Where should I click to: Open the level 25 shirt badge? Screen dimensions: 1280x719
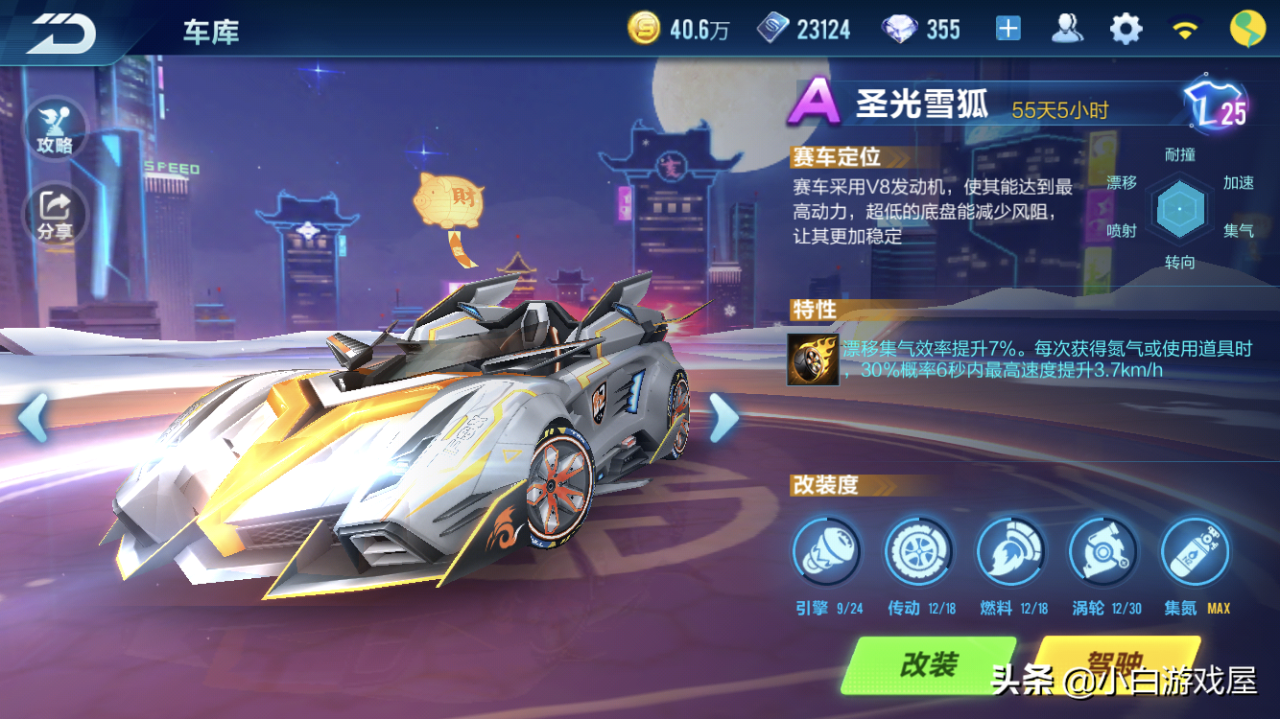point(1214,106)
